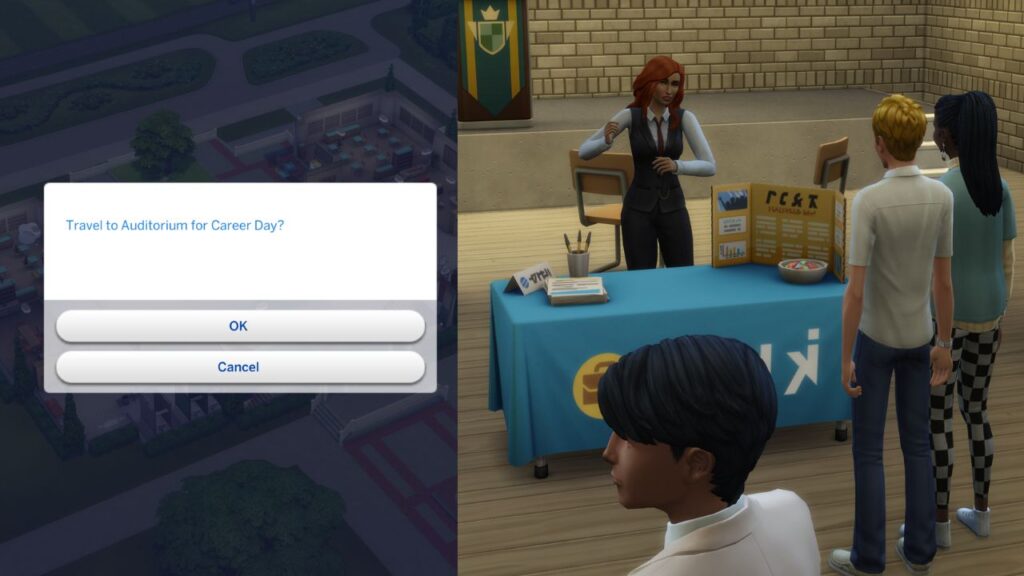Confirm travel with the OK button
The image size is (1024, 576).
pyautogui.click(x=240, y=326)
